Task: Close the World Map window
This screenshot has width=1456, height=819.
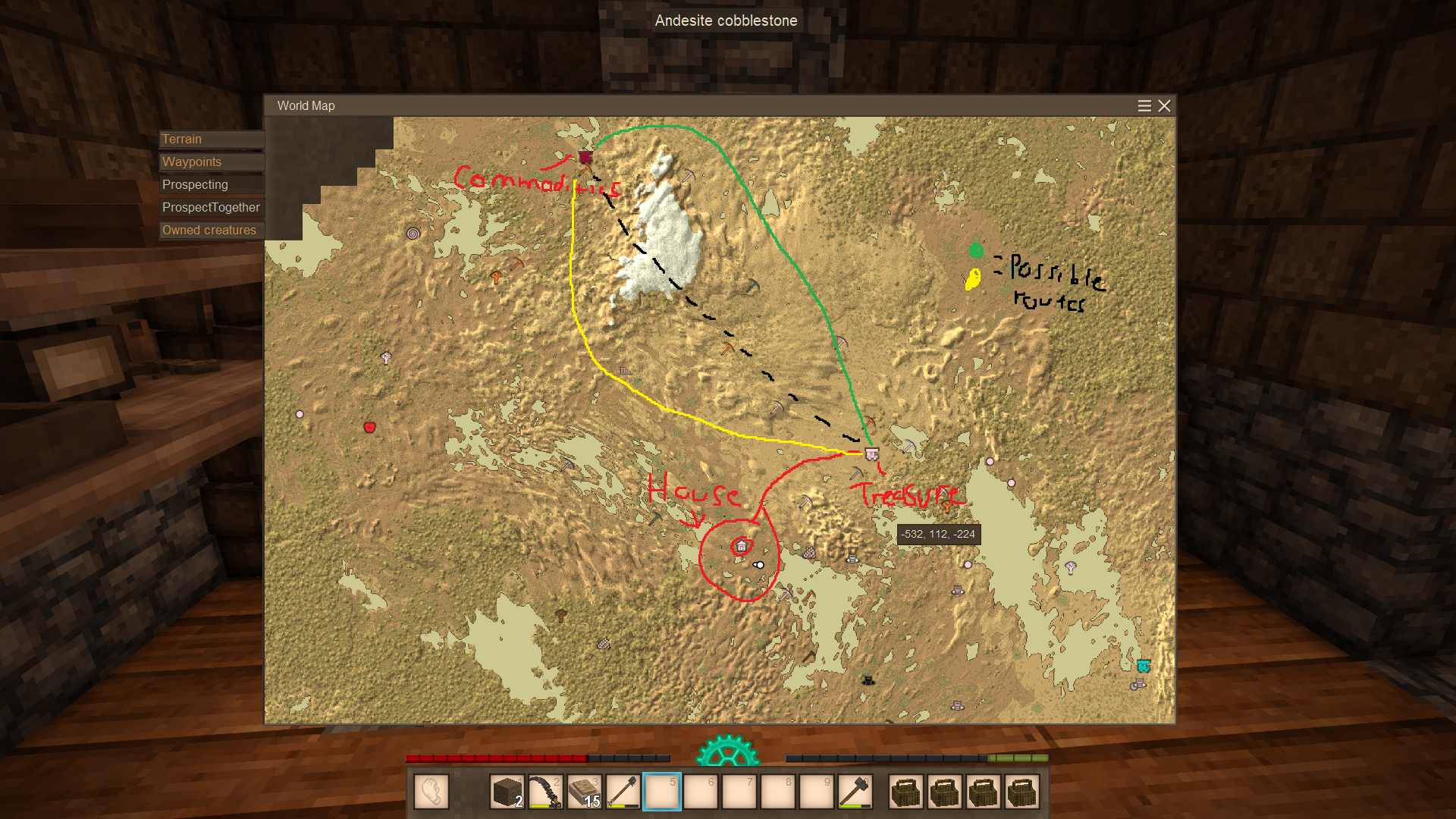Action: click(1164, 106)
